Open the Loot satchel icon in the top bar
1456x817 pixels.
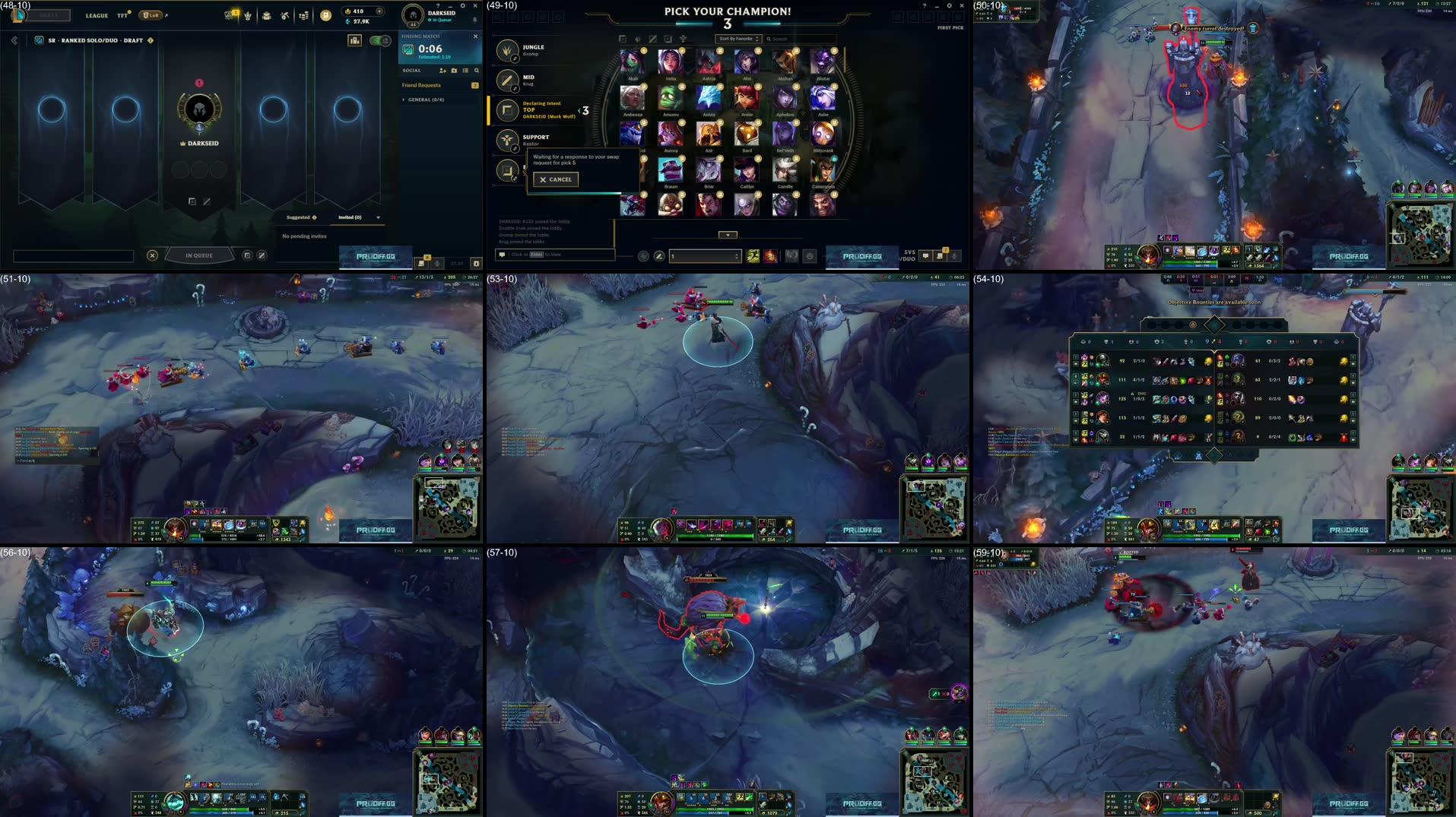tap(266, 14)
